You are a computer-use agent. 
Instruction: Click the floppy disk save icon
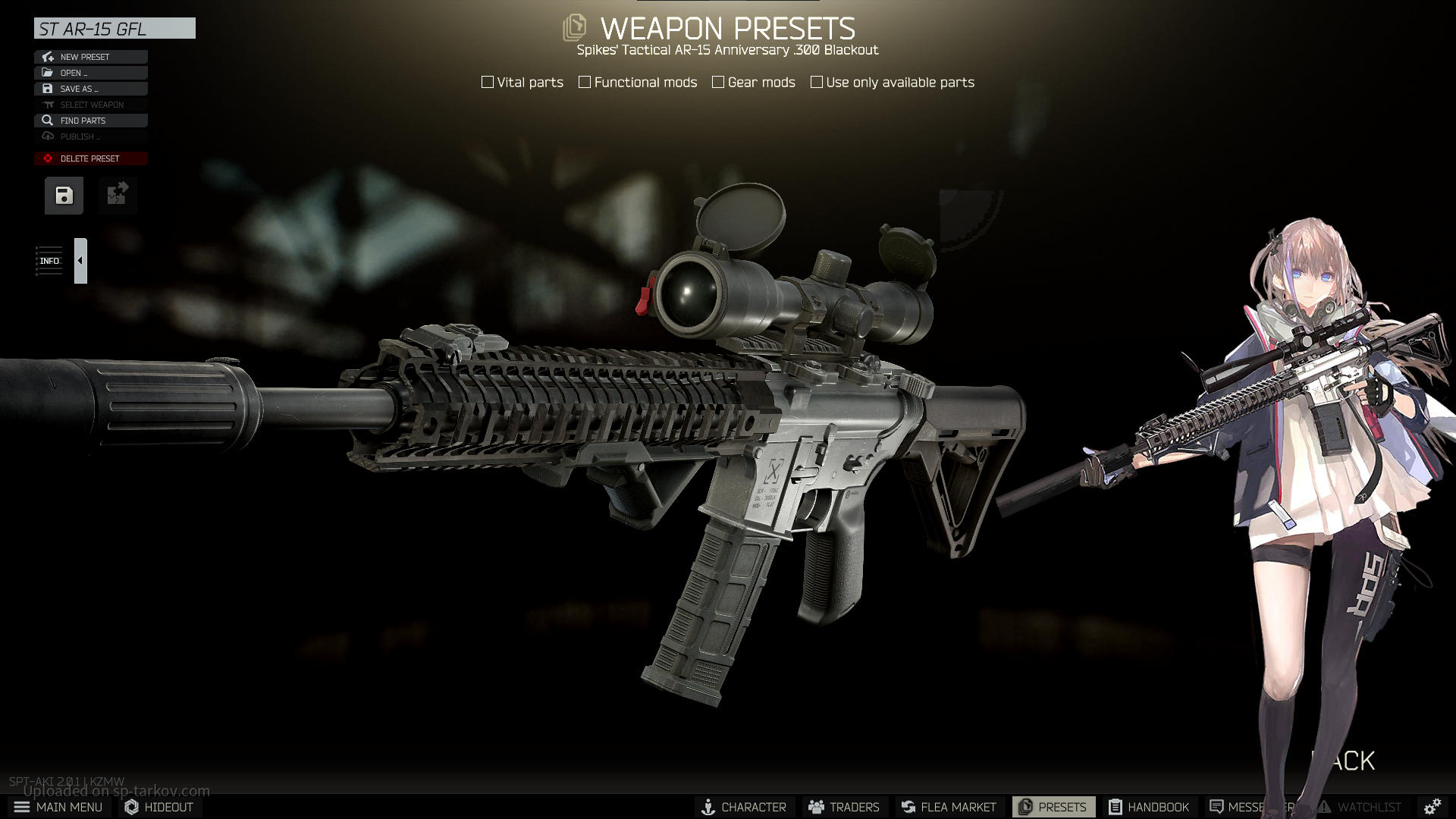pyautogui.click(x=64, y=196)
